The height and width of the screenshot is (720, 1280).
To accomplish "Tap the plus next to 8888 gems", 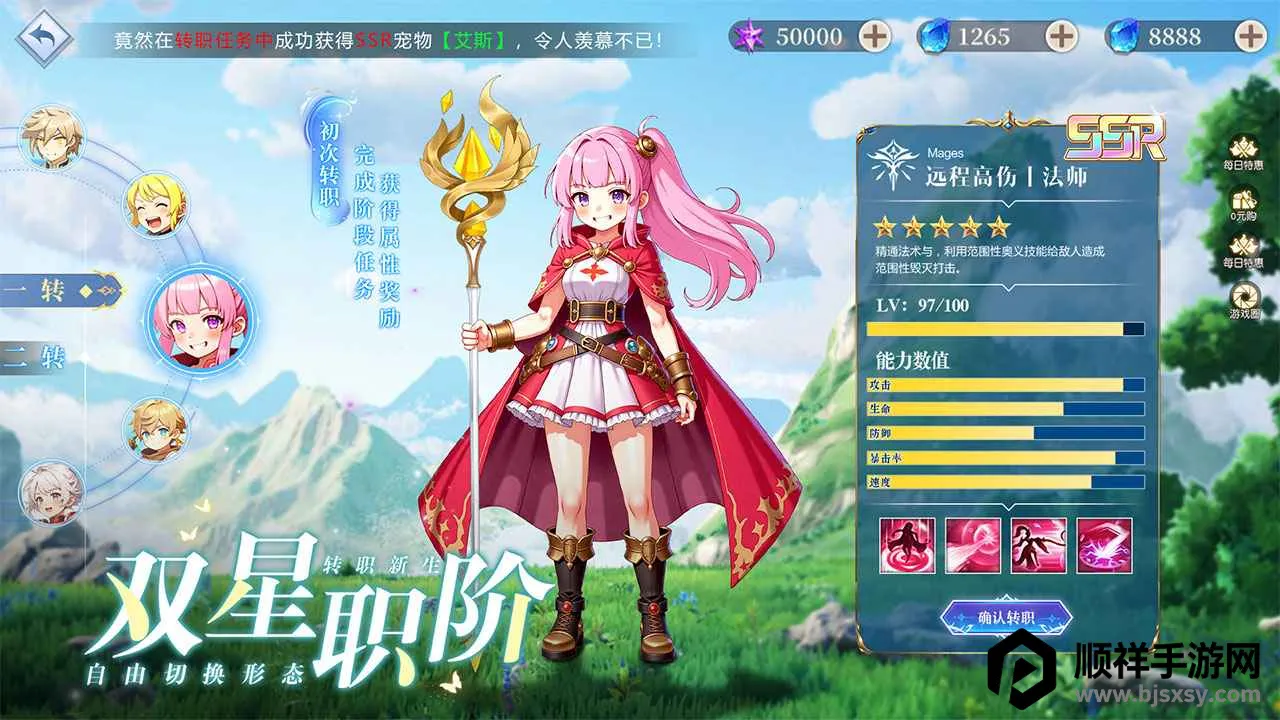I will 1250,37.
